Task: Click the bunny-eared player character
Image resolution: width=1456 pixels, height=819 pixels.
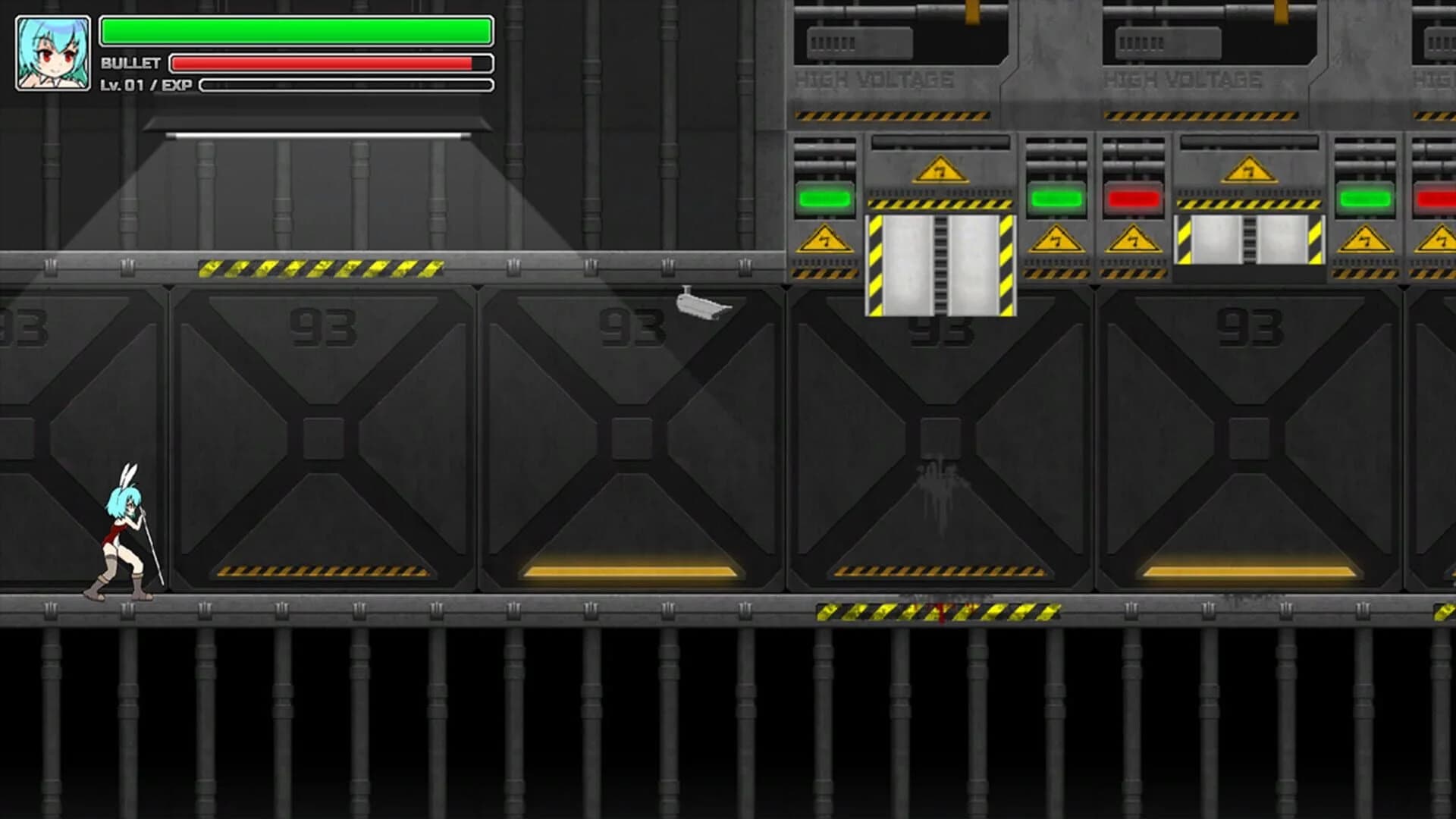Action: [x=121, y=531]
